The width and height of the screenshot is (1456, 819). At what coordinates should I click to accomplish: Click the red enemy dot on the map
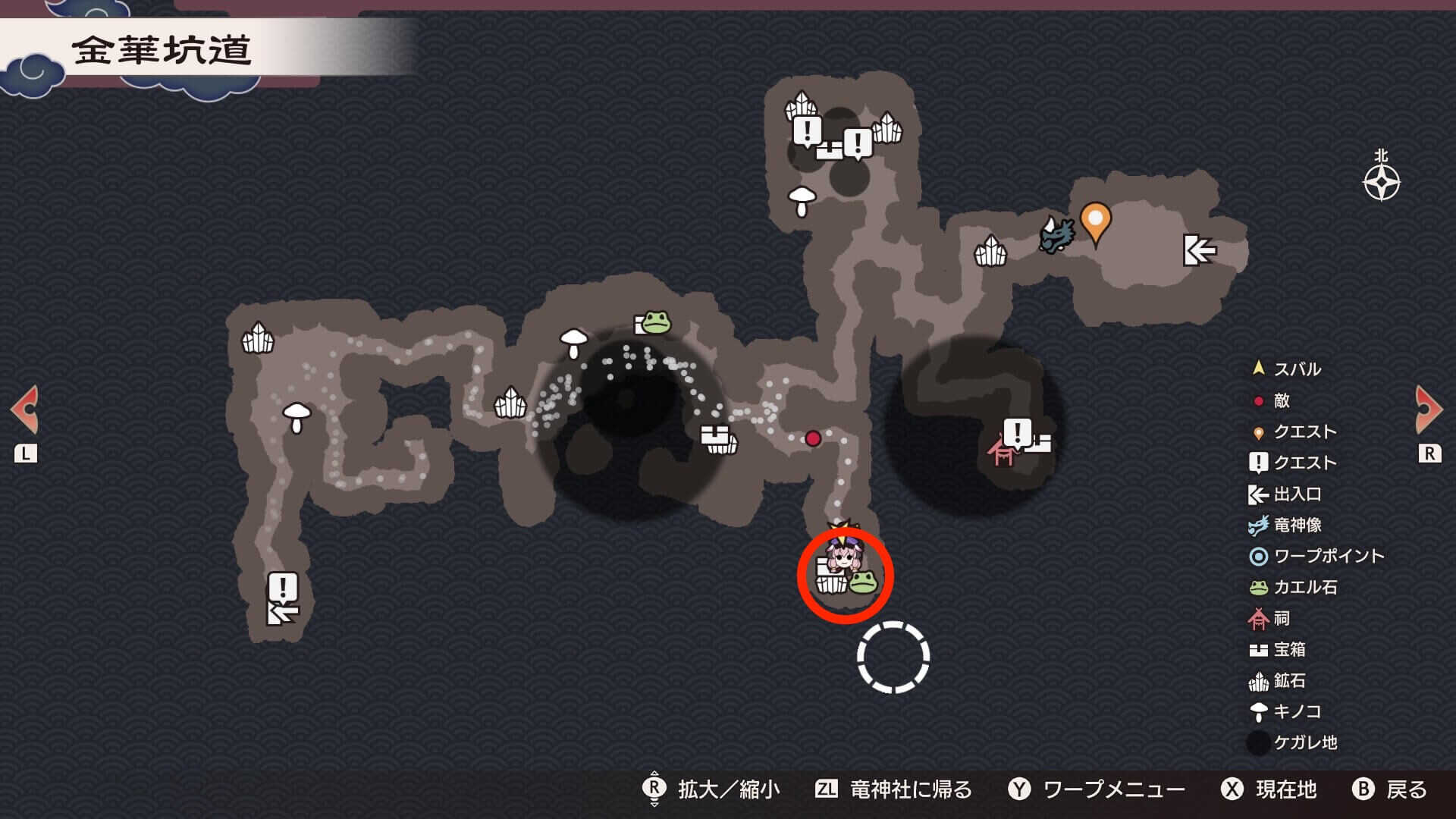pyautogui.click(x=813, y=438)
